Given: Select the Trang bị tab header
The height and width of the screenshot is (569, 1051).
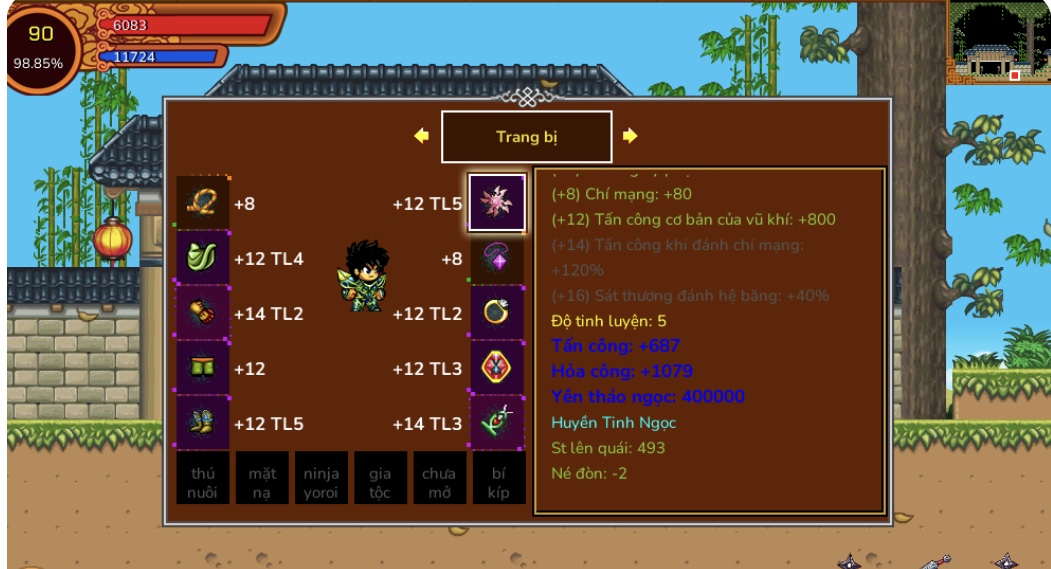Looking at the screenshot, I should [x=526, y=137].
